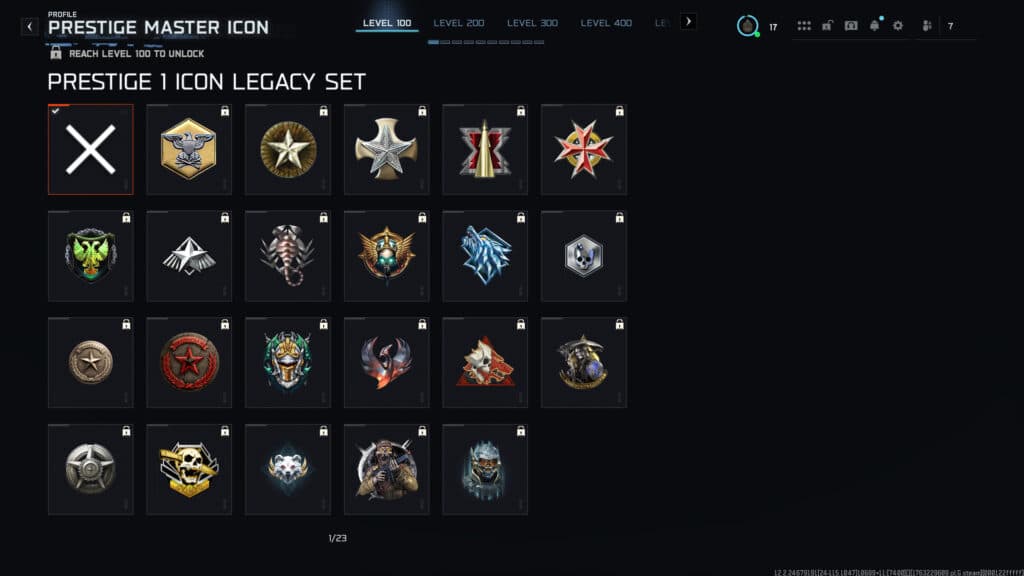Show the Level 100 tab
Viewport: 1024px width, 576px height.
pyautogui.click(x=387, y=23)
